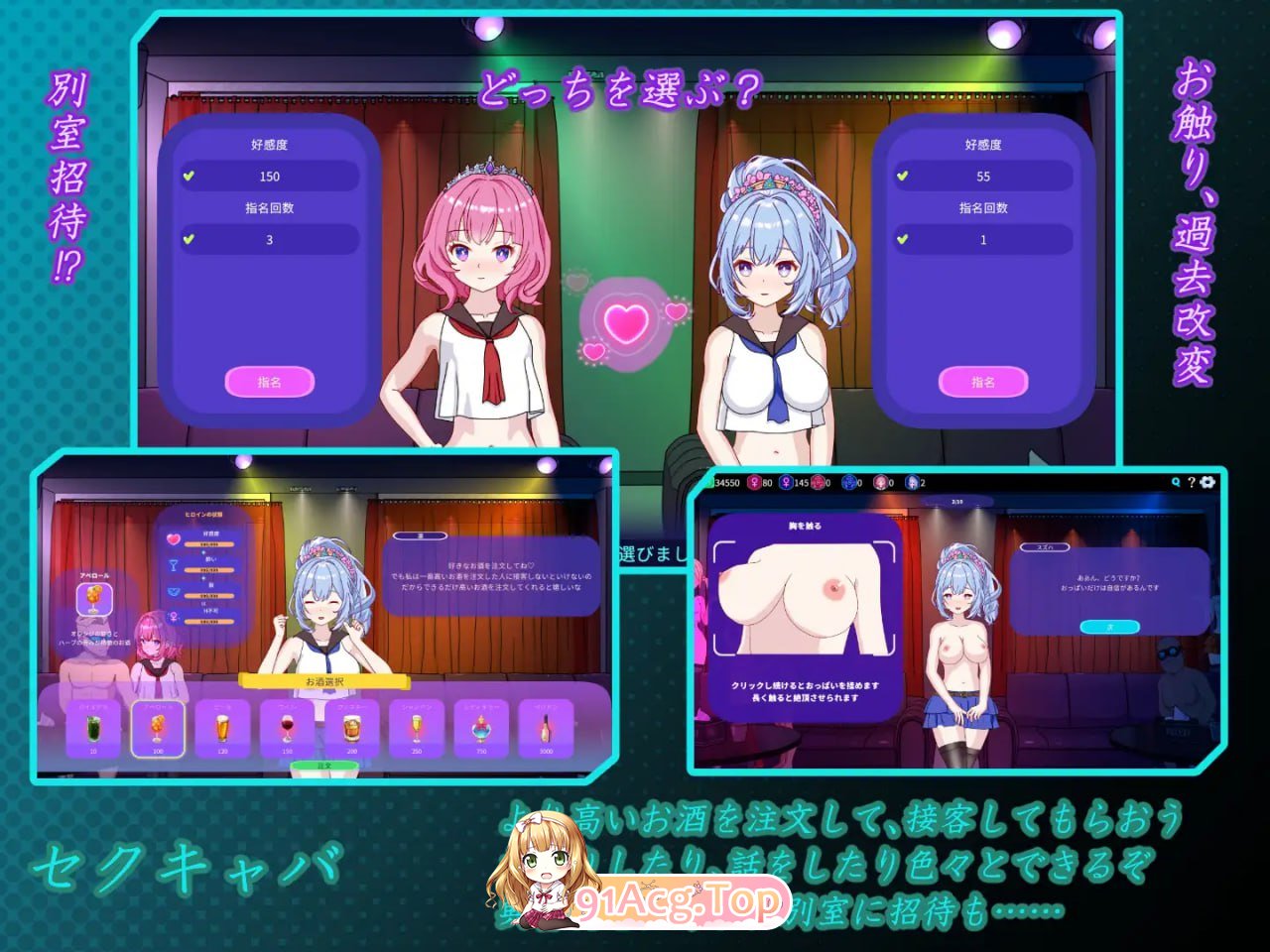Click the whiskey drink icon in the drink bar
Screen dimensions: 1270x952
[352, 727]
